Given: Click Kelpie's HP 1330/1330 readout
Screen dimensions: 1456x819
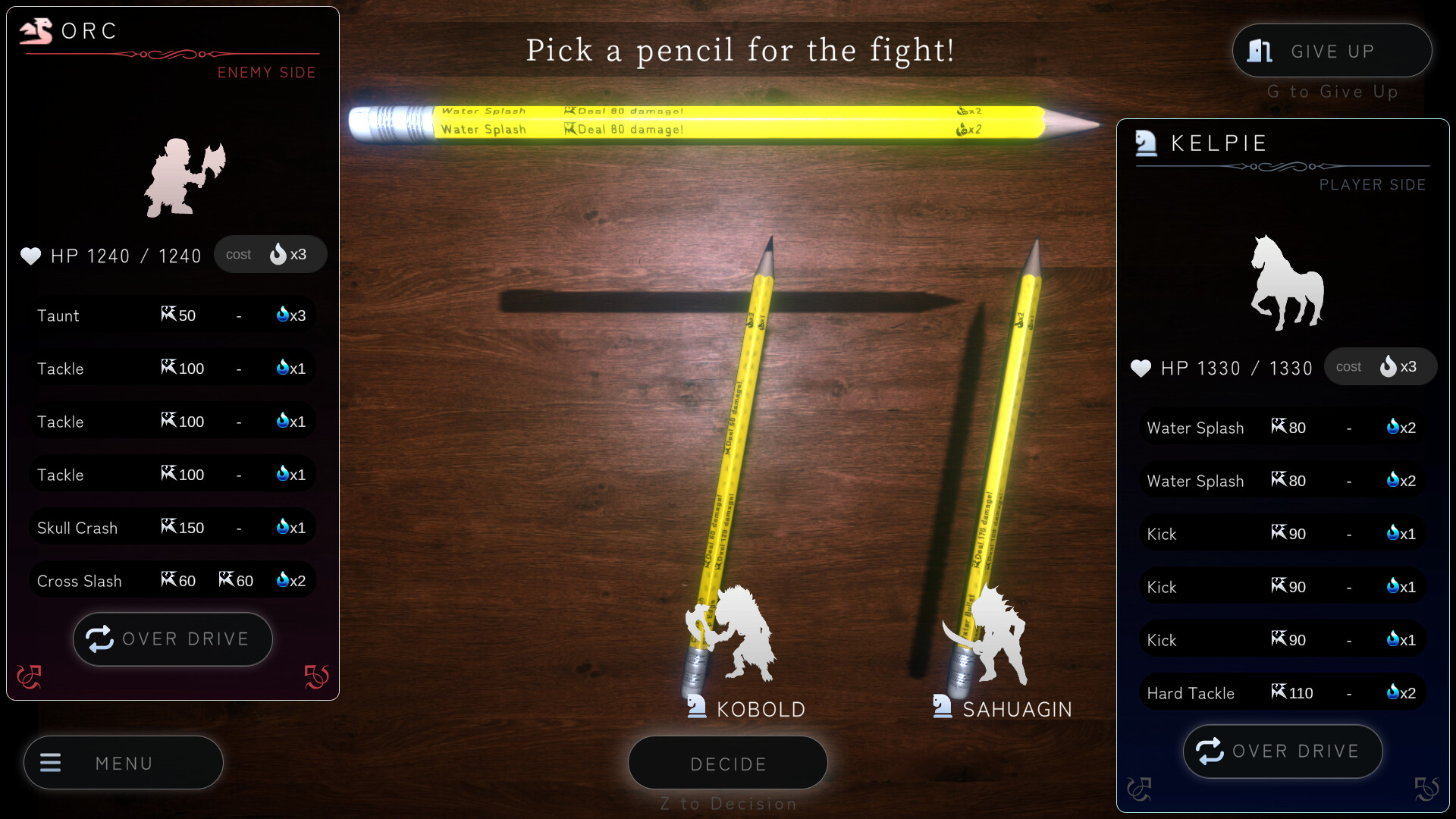Looking at the screenshot, I should coord(1238,367).
